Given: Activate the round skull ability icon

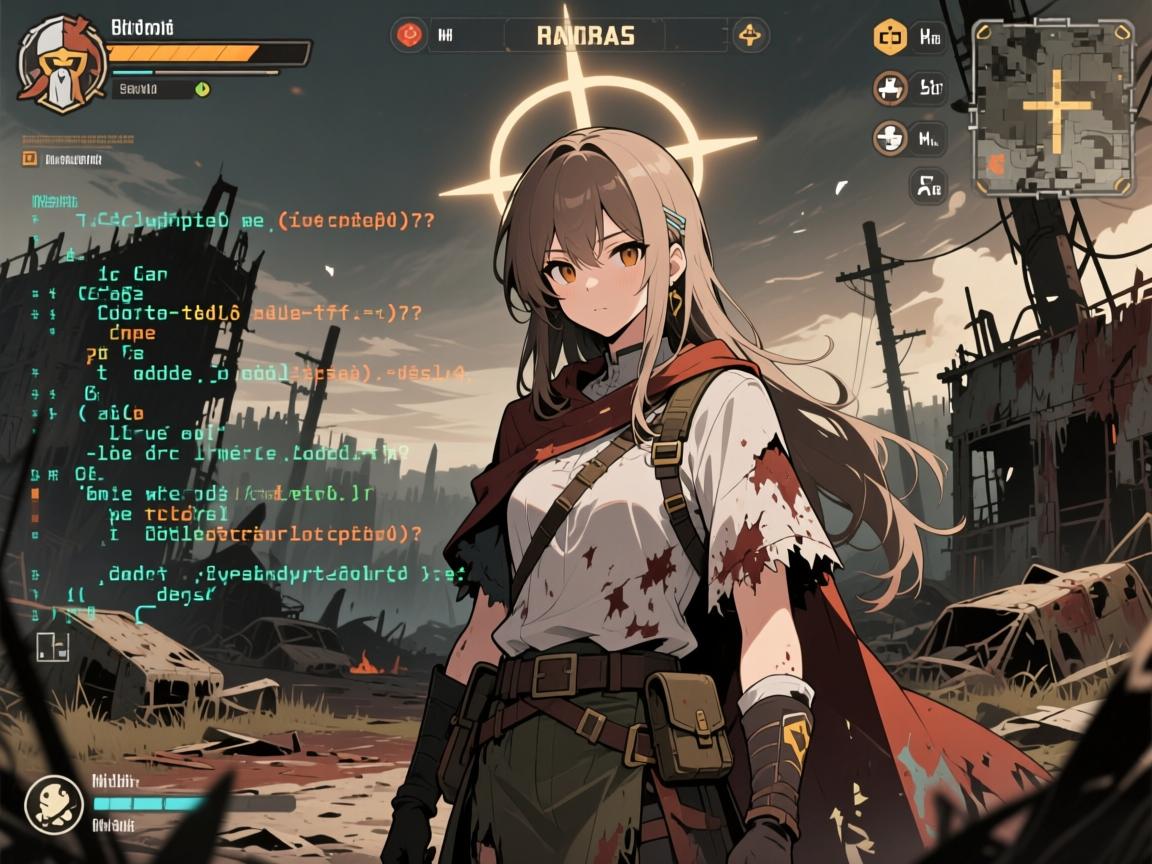Looking at the screenshot, I should (x=54, y=801).
